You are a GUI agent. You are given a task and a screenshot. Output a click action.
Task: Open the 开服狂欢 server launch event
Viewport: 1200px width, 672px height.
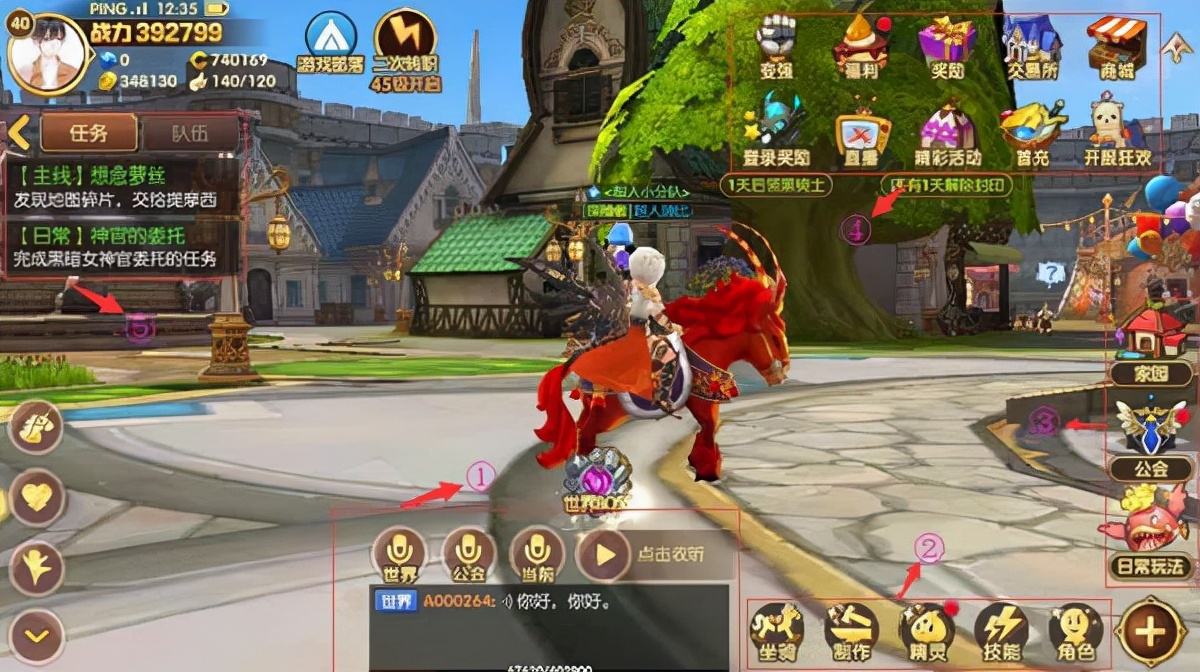(1117, 130)
